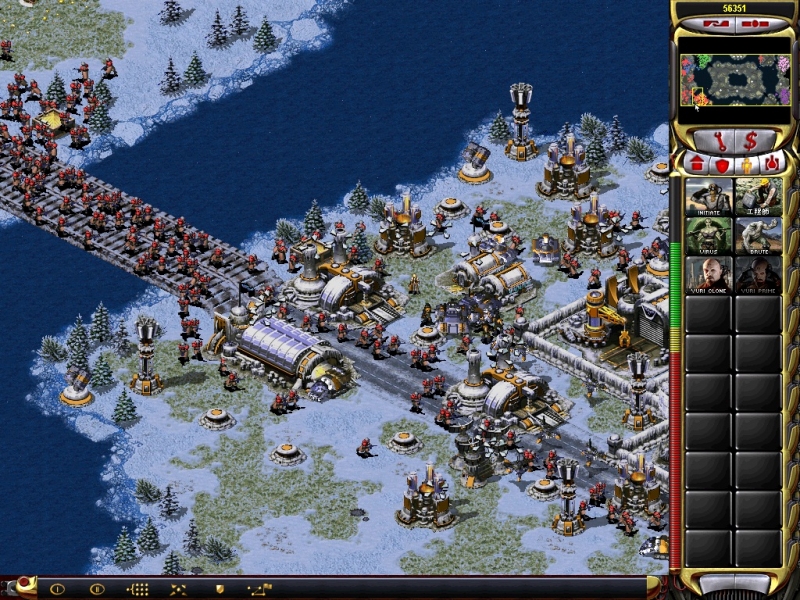Open the diplomacy button atop the sidebar
The height and width of the screenshot is (600, 800).
point(716,23)
